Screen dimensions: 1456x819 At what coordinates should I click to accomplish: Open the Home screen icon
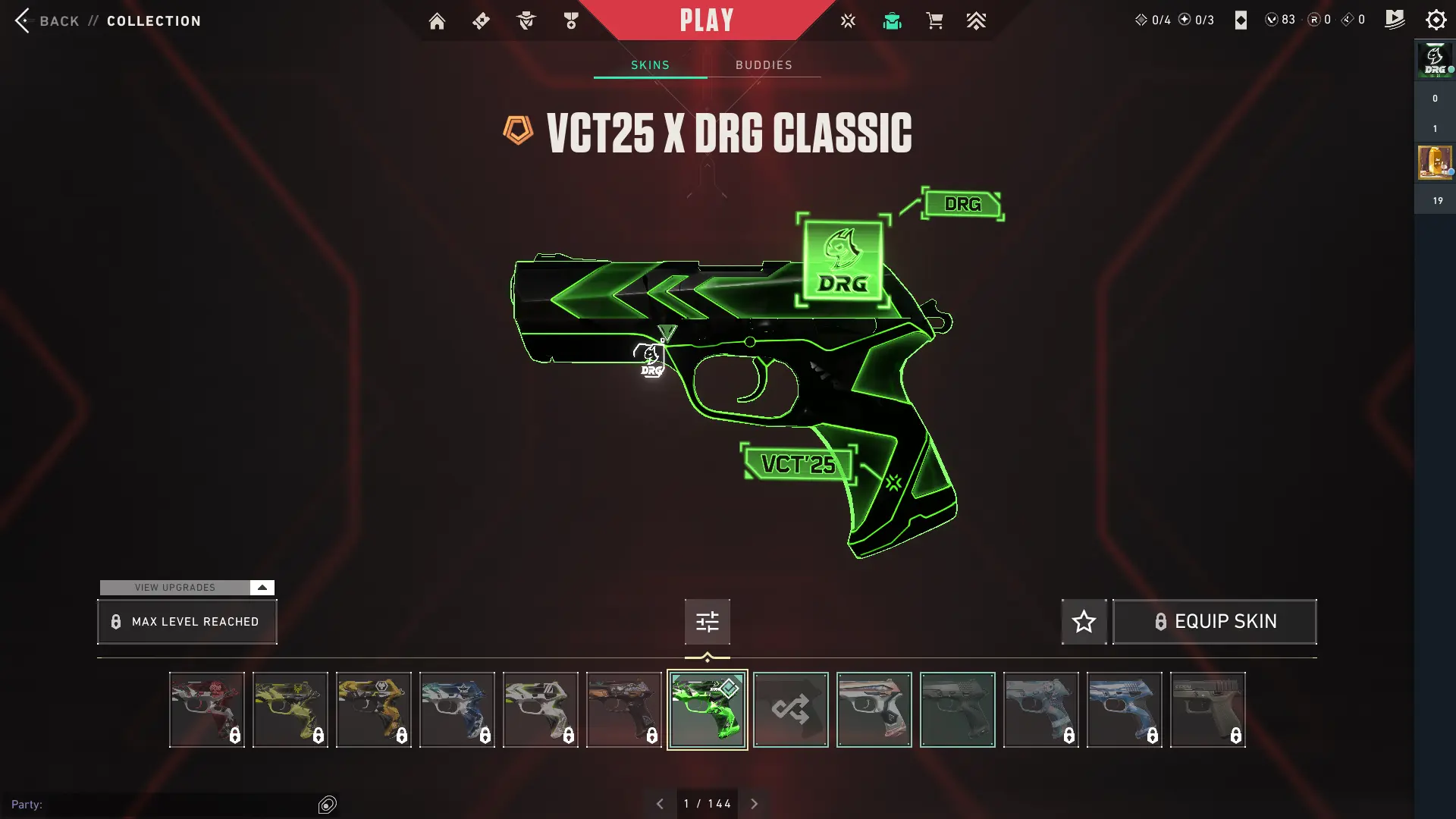(437, 21)
